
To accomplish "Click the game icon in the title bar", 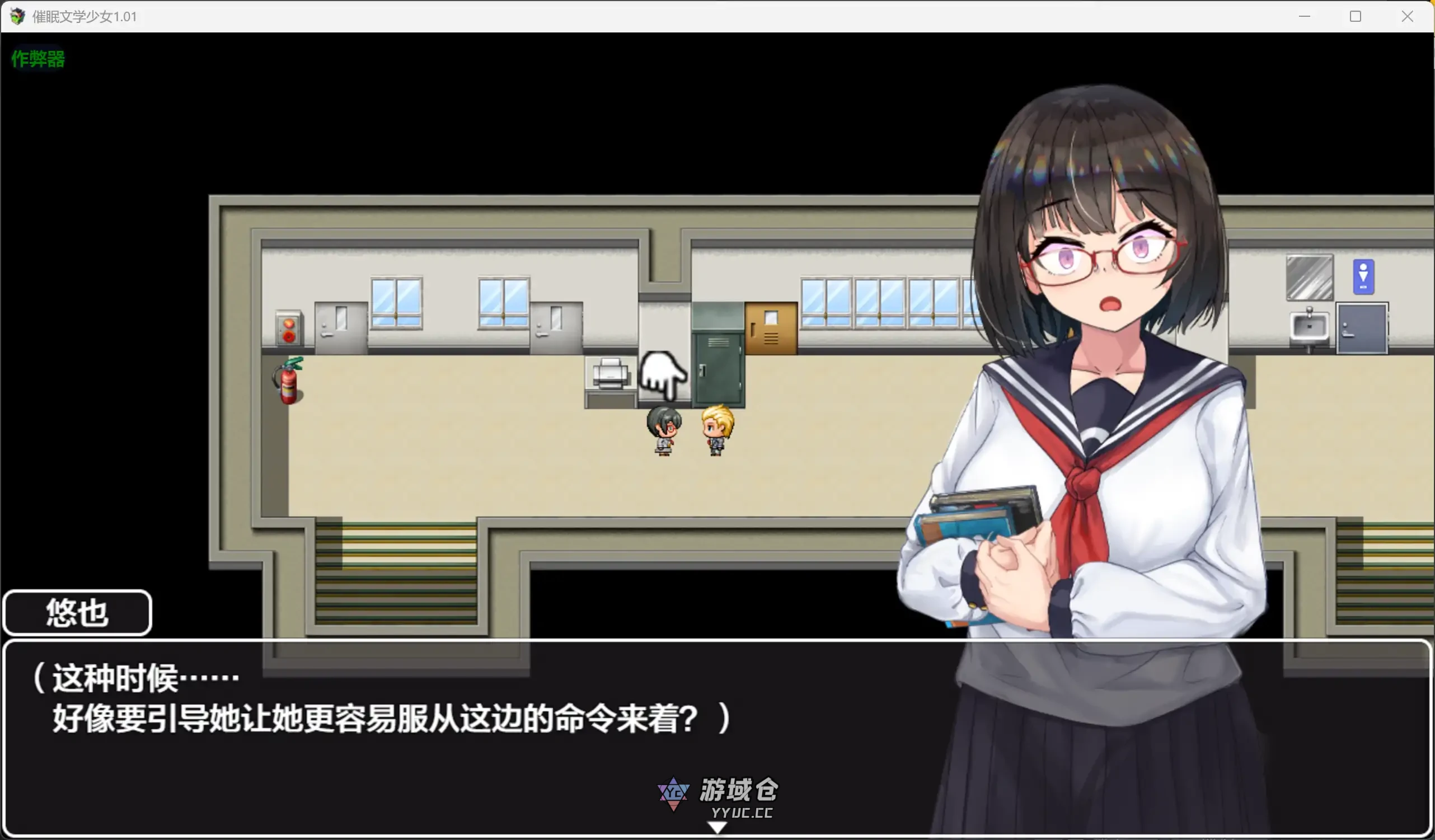I will (x=17, y=16).
